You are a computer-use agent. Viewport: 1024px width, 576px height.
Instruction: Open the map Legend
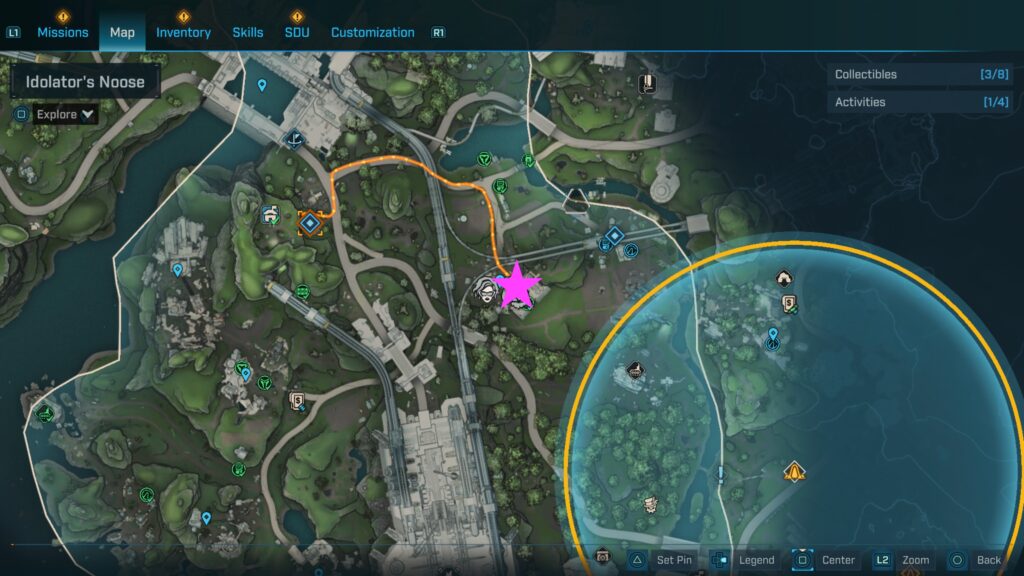pyautogui.click(x=746, y=560)
